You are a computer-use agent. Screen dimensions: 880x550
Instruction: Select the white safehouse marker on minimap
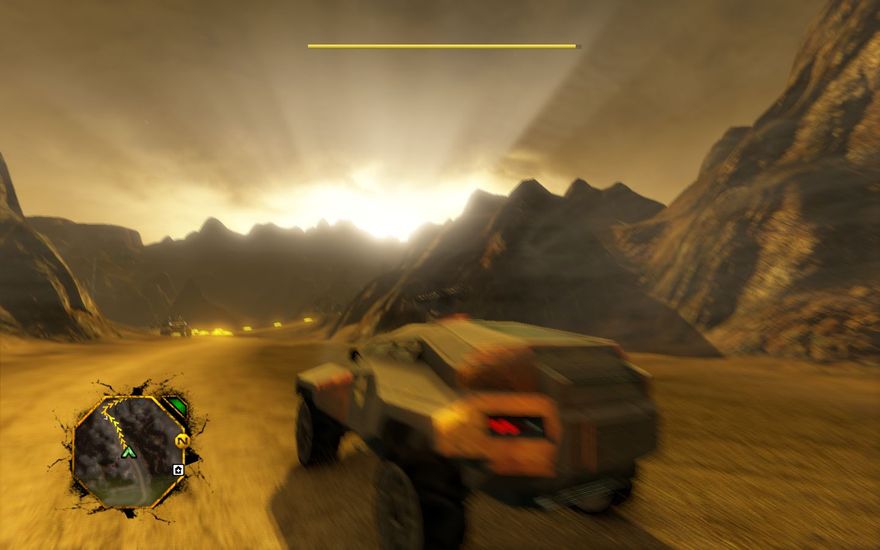coord(178,470)
